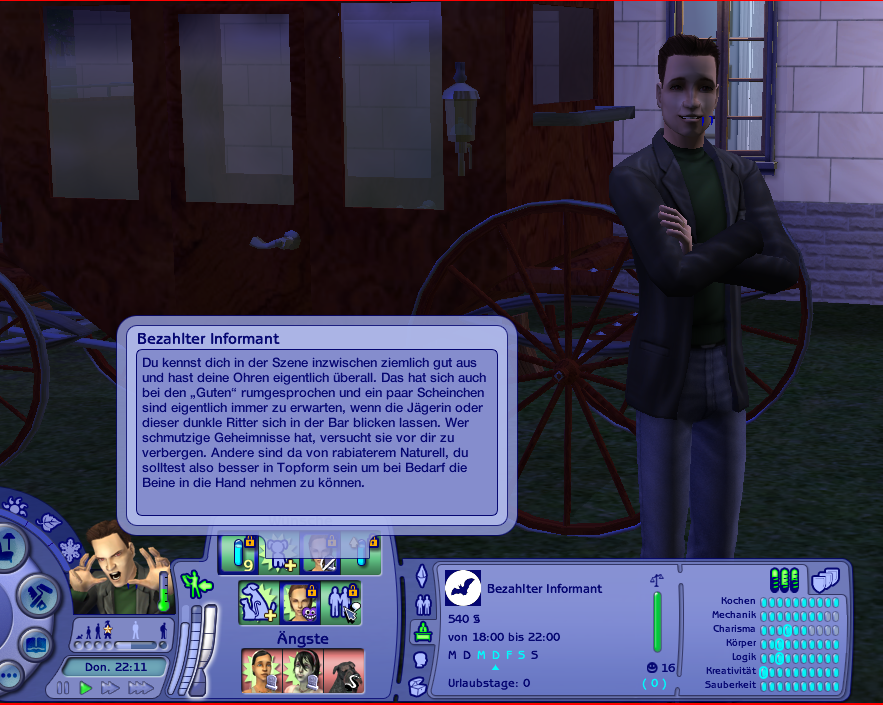Screen dimensions: 883x705
Task: Select the want showing two people talking
Action: 343,603
